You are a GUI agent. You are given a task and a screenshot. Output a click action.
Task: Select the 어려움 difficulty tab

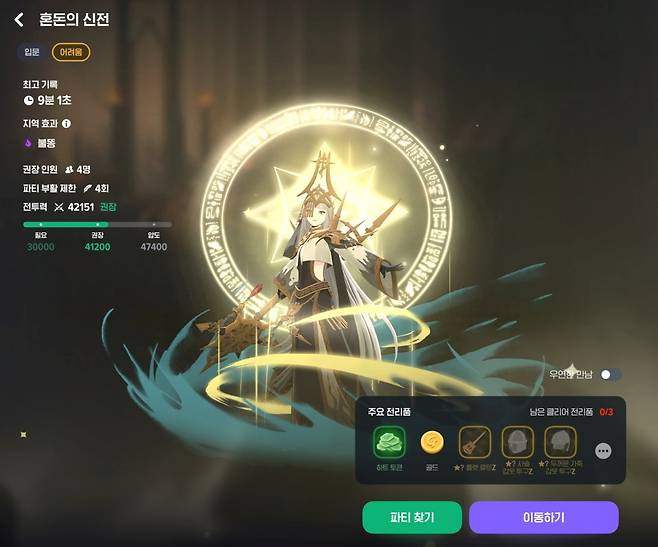(x=71, y=52)
